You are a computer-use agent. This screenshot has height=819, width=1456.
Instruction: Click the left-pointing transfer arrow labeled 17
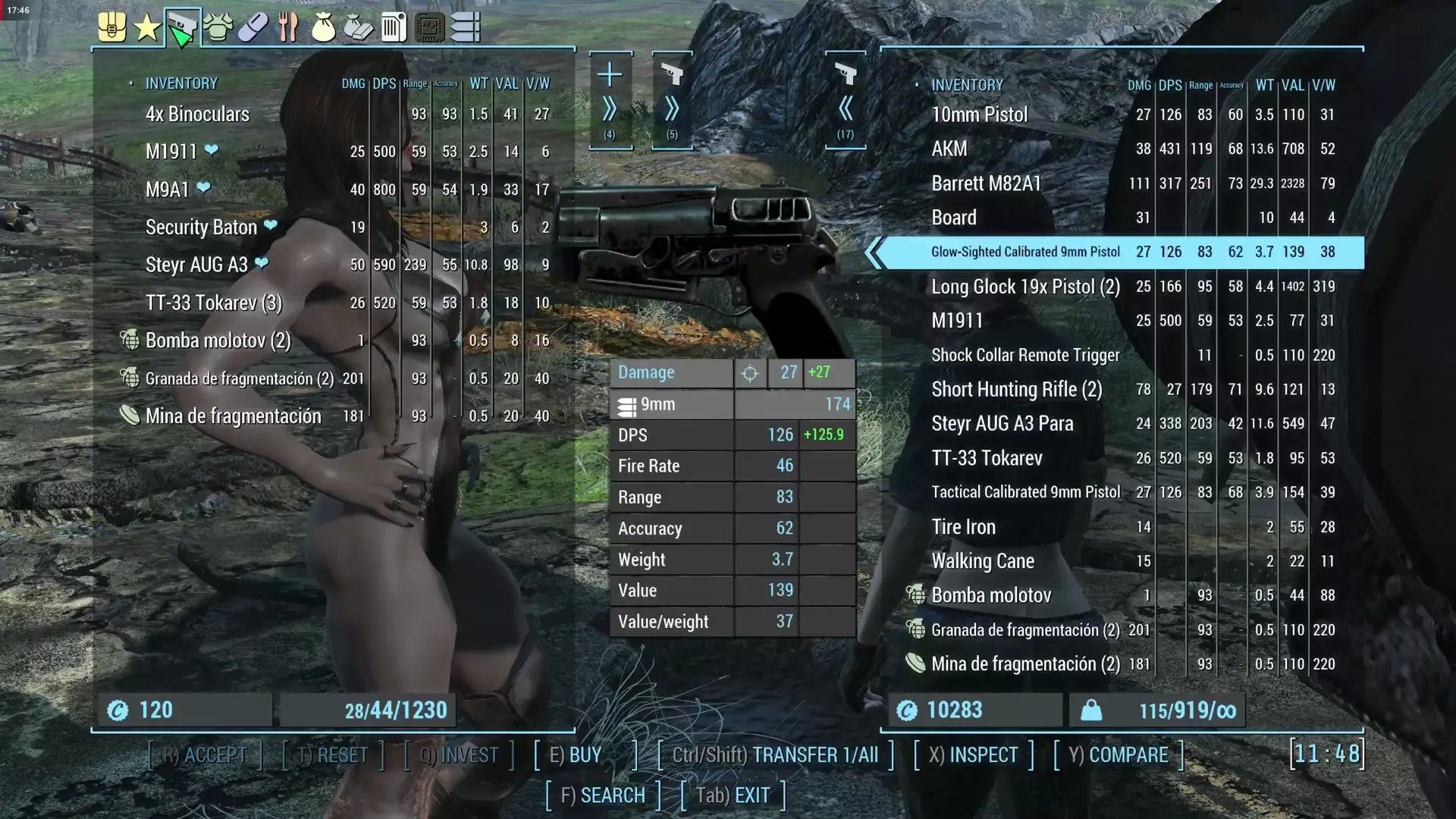pyautogui.click(x=846, y=110)
